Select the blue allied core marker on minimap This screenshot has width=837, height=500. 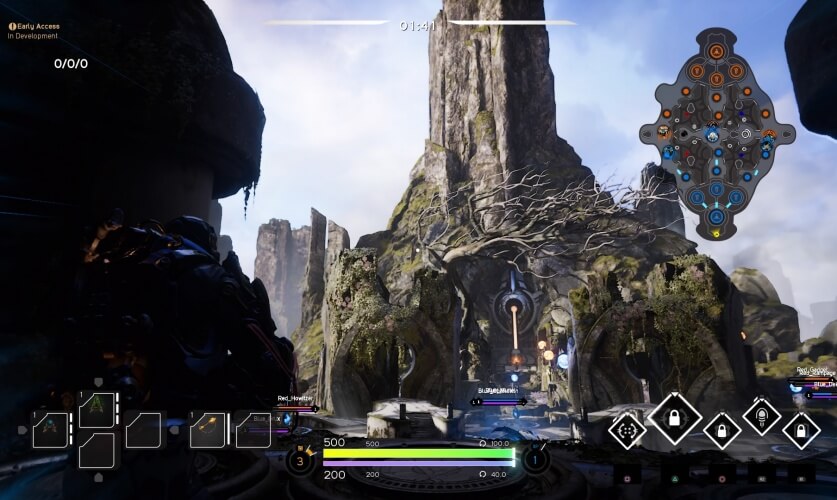point(716,216)
